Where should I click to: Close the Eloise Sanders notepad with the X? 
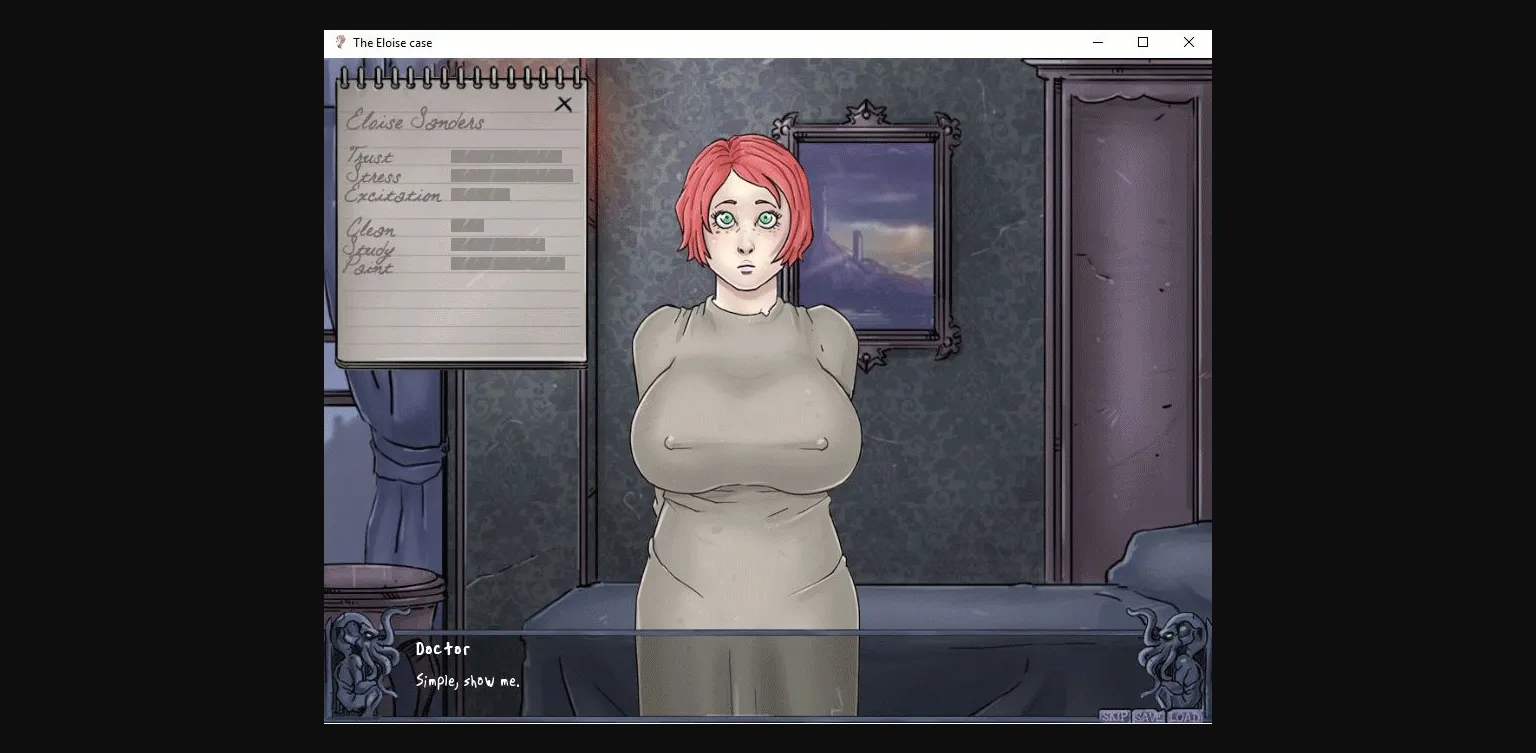pos(565,103)
